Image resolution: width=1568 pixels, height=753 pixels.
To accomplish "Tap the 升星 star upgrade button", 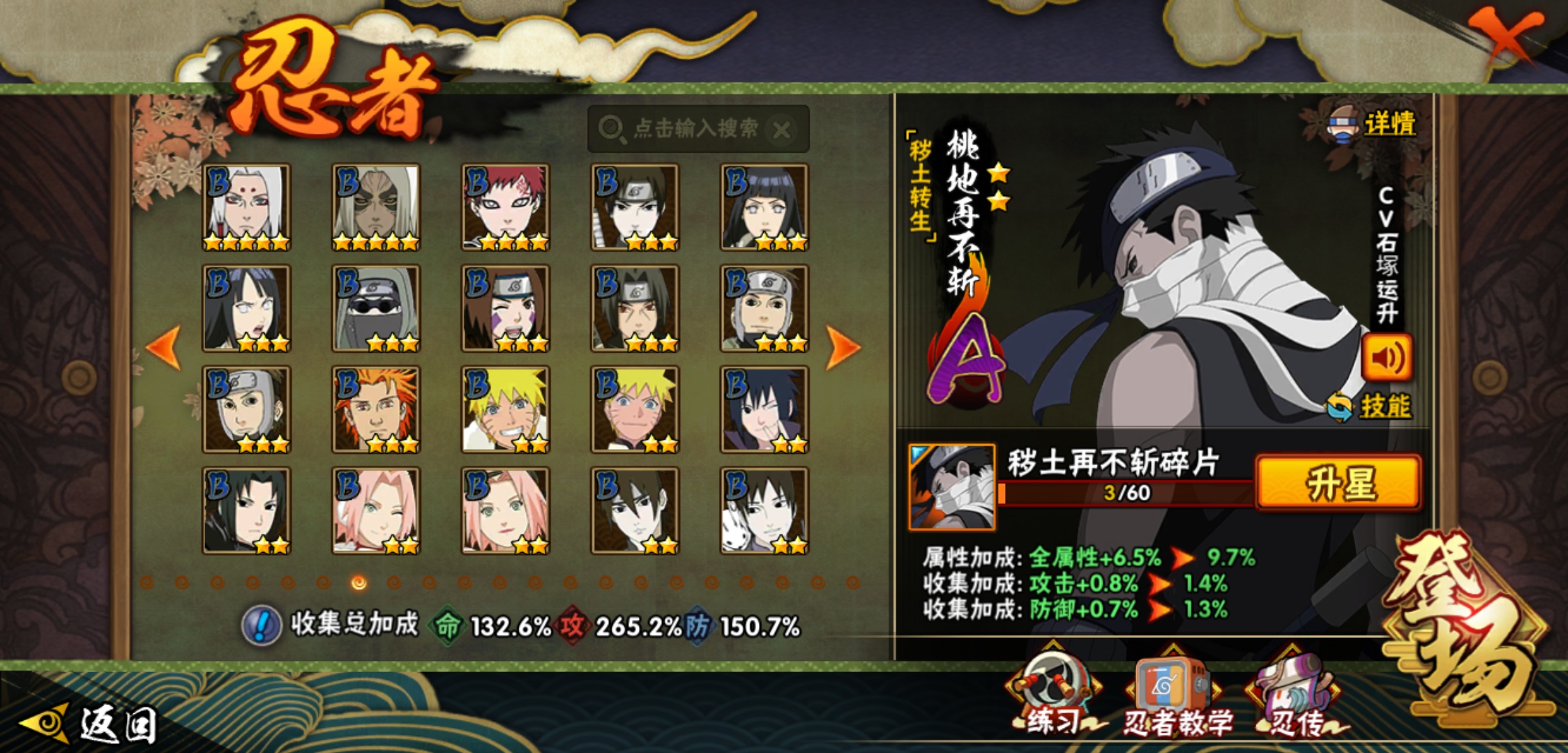I will tap(1338, 483).
